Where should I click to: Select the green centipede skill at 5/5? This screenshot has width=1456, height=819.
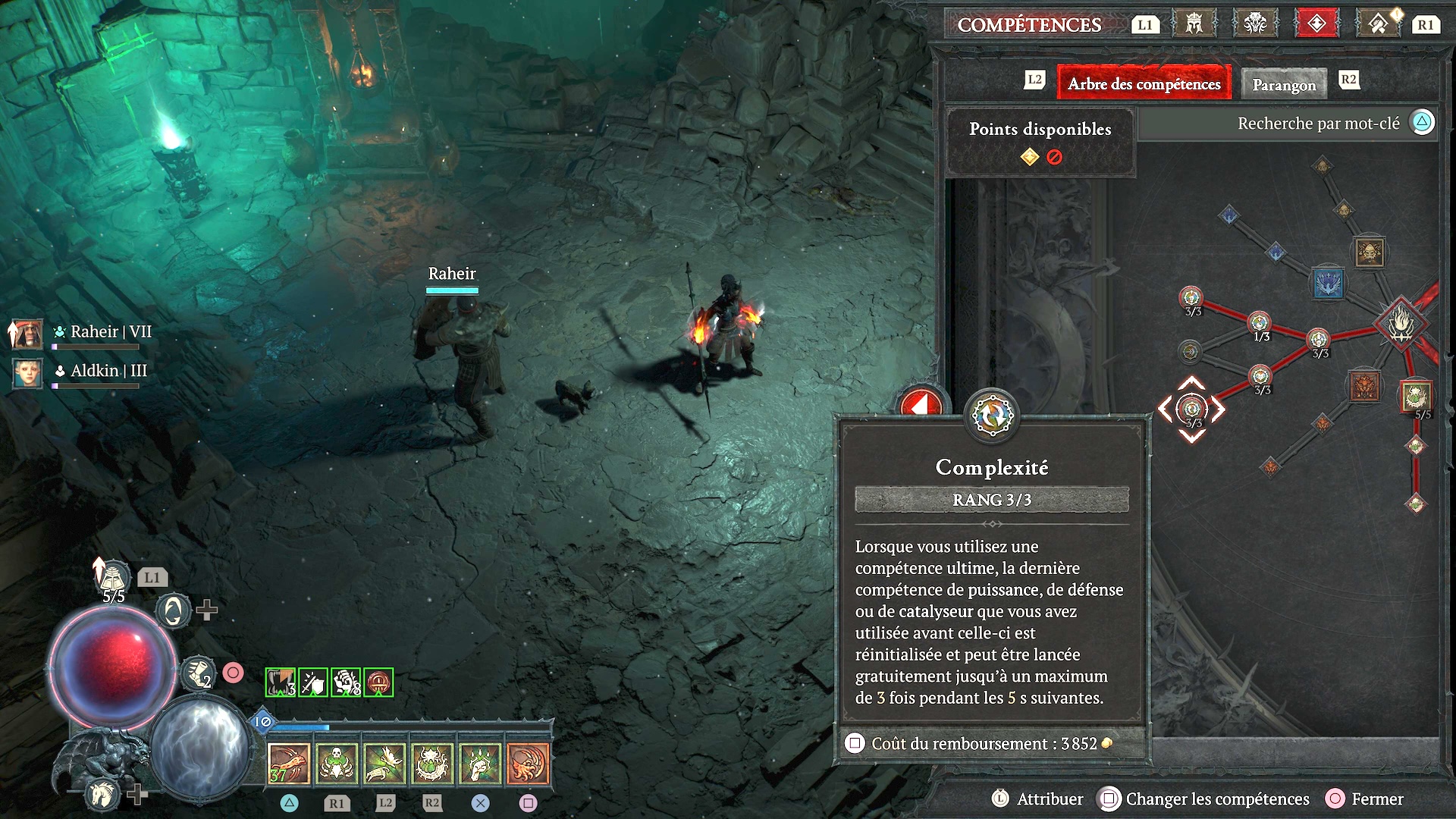(1416, 396)
